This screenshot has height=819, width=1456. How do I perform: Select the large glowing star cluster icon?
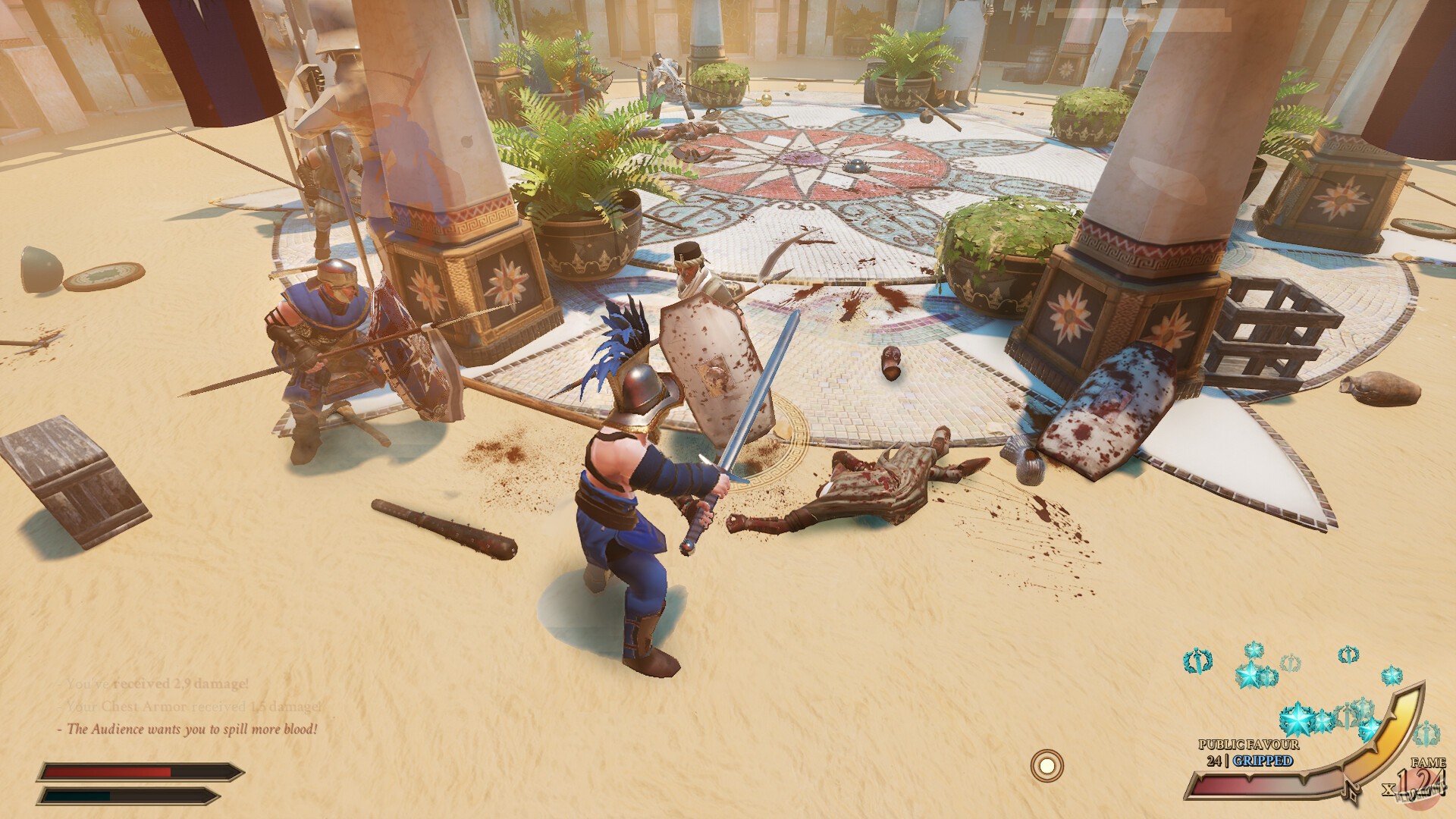tap(1298, 717)
